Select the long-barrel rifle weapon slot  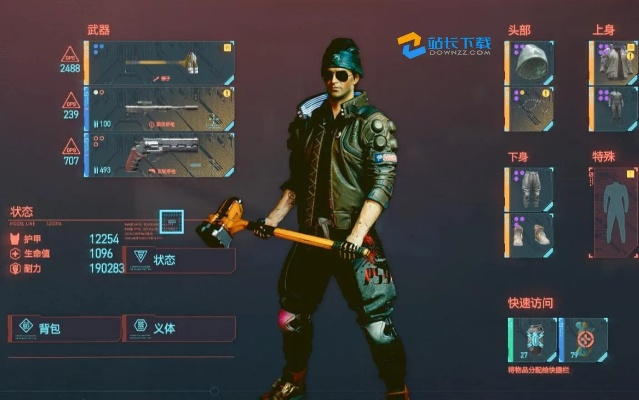coord(162,108)
